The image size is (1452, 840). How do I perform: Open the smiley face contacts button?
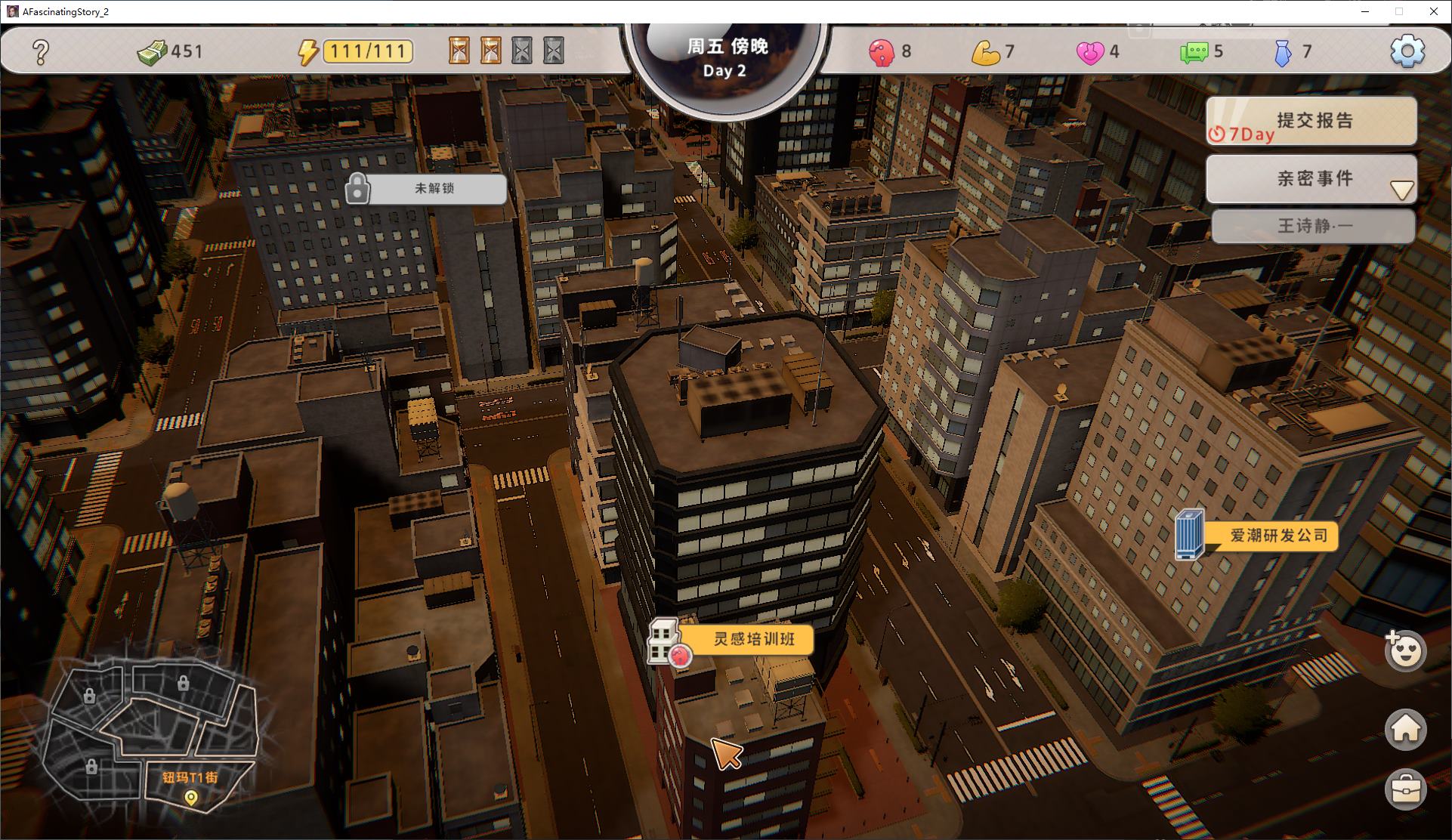tap(1405, 651)
